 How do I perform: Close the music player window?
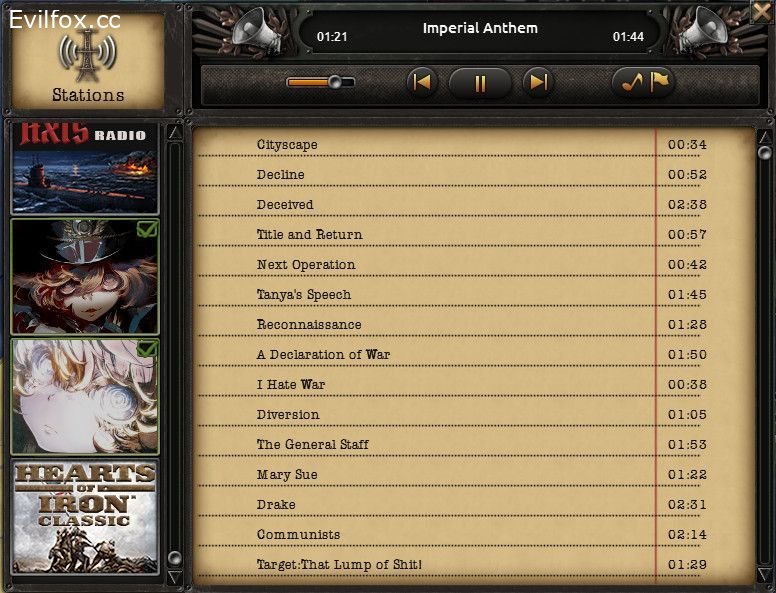(764, 12)
